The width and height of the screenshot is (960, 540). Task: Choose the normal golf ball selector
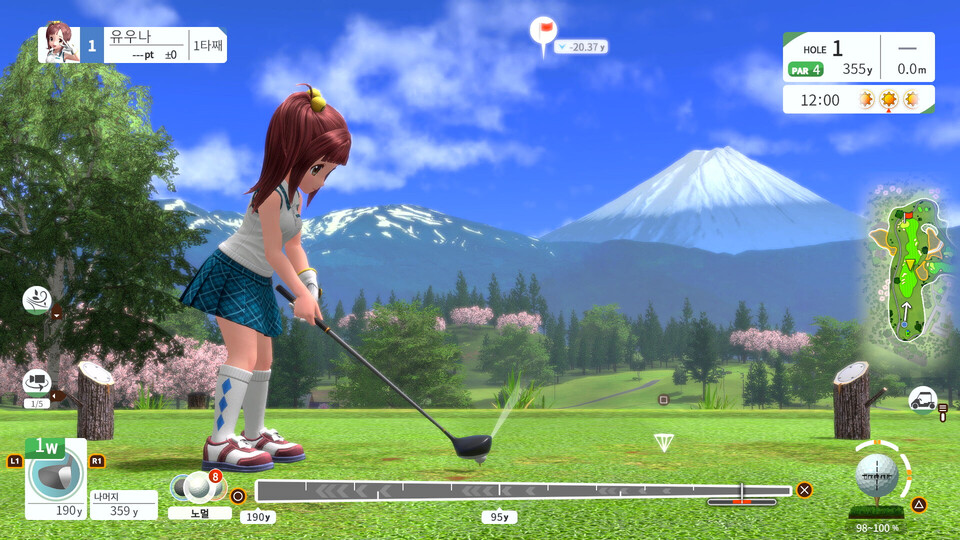[x=200, y=488]
